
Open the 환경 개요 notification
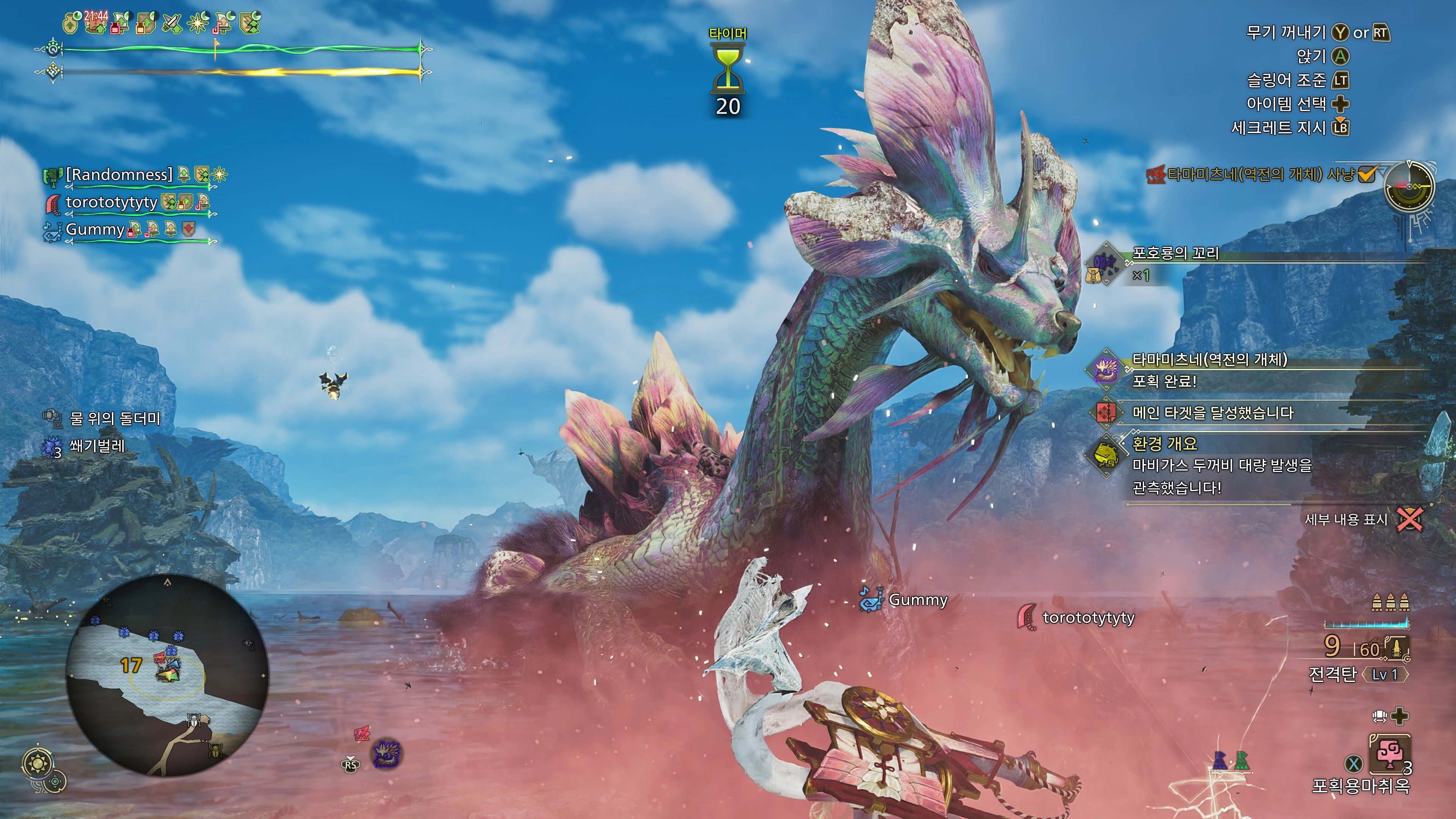point(1221,465)
